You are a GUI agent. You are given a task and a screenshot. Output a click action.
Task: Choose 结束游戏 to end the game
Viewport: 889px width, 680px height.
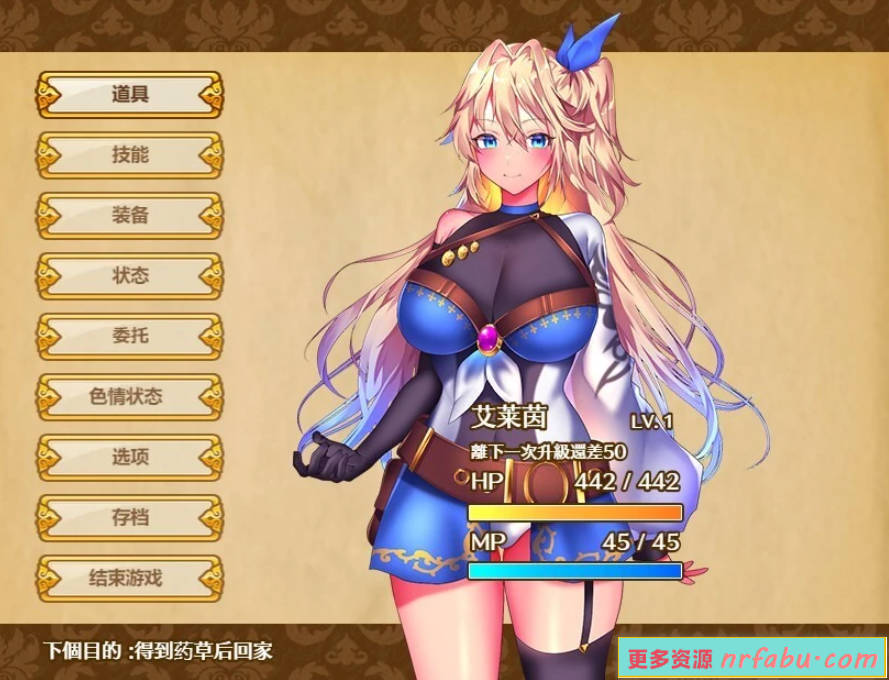click(x=130, y=578)
